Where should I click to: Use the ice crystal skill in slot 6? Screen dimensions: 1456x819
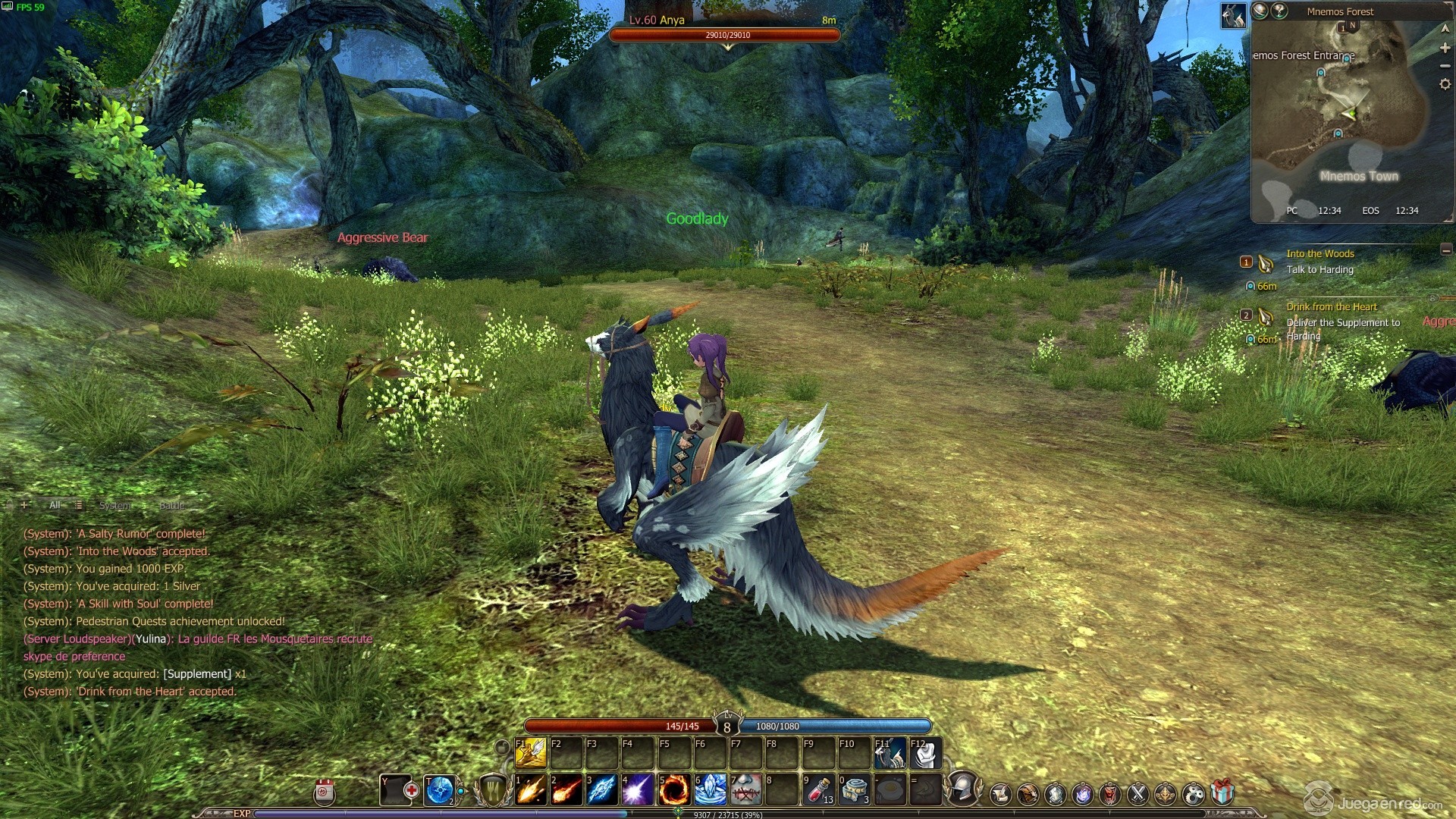coord(710,790)
